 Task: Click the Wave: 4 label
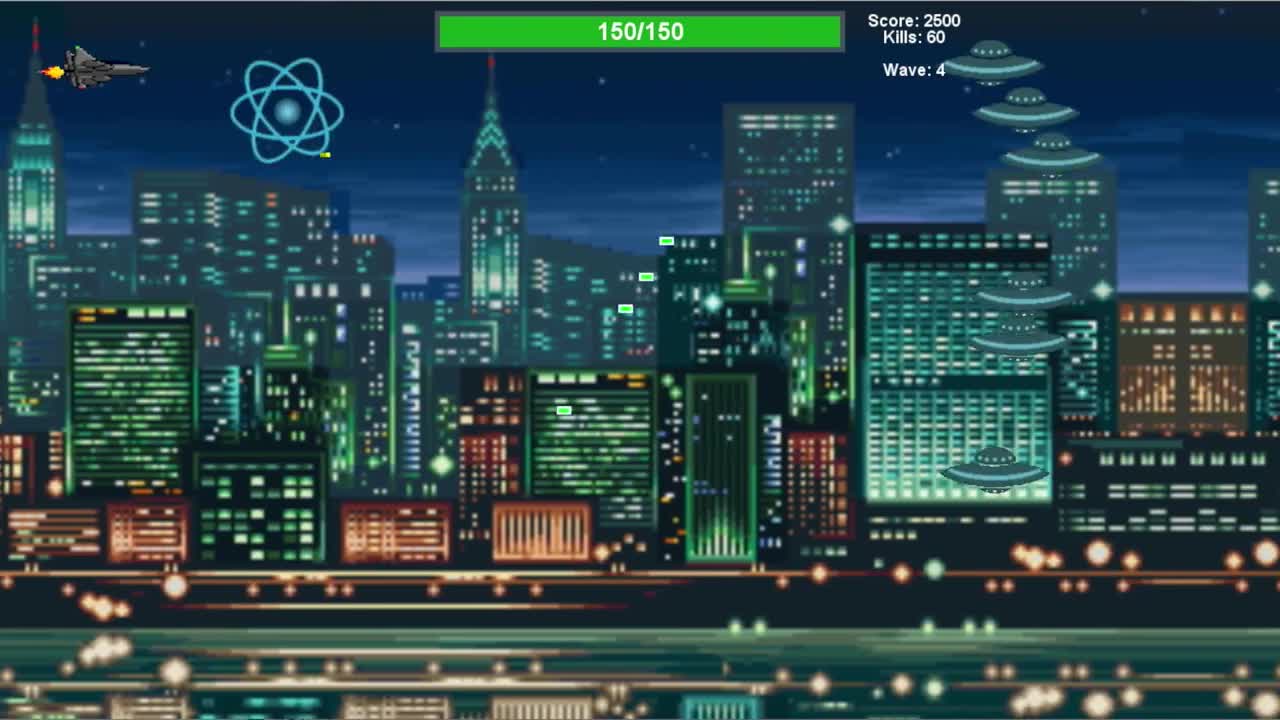(913, 70)
